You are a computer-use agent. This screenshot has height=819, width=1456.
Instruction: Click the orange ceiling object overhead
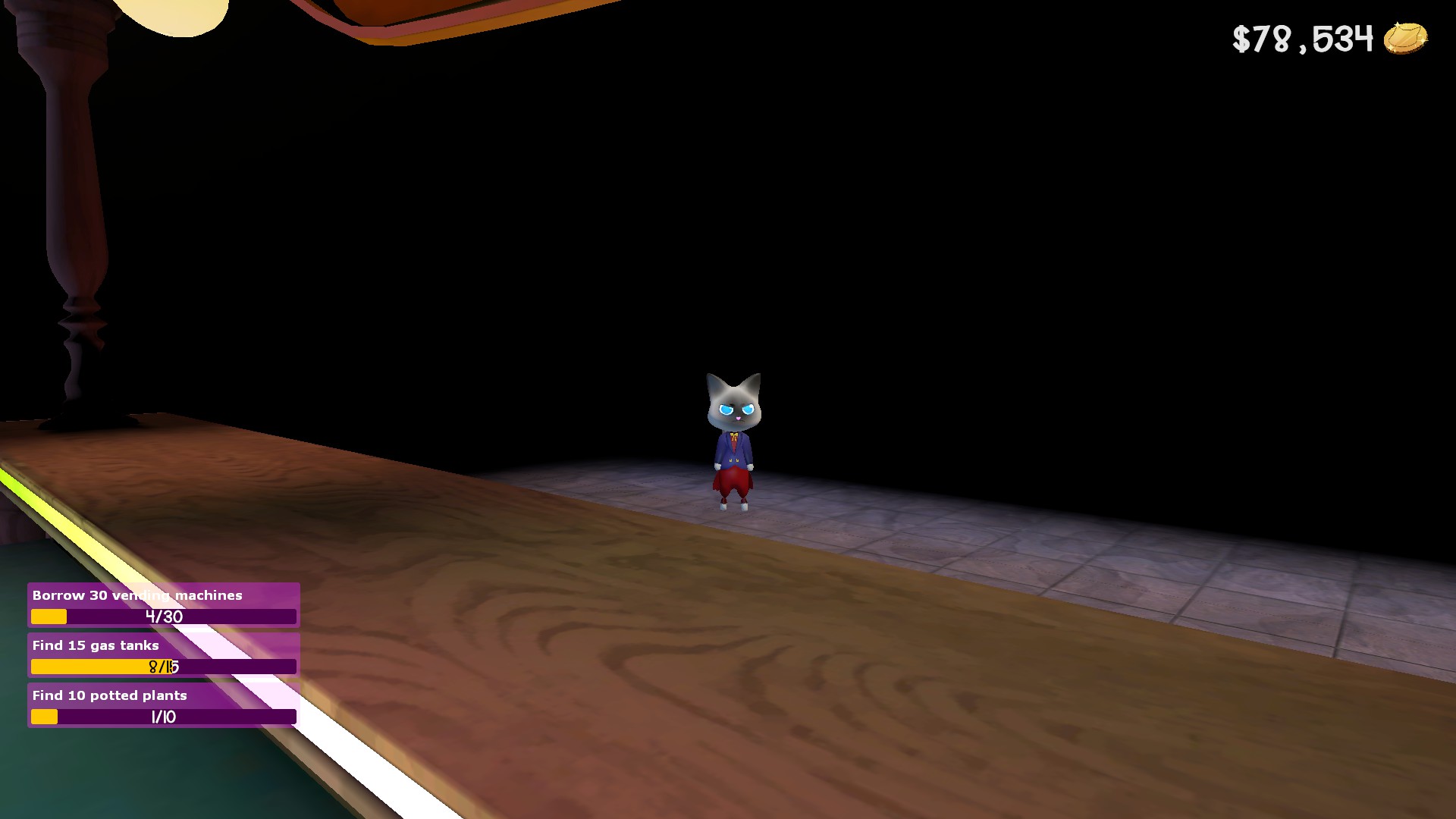(440, 11)
